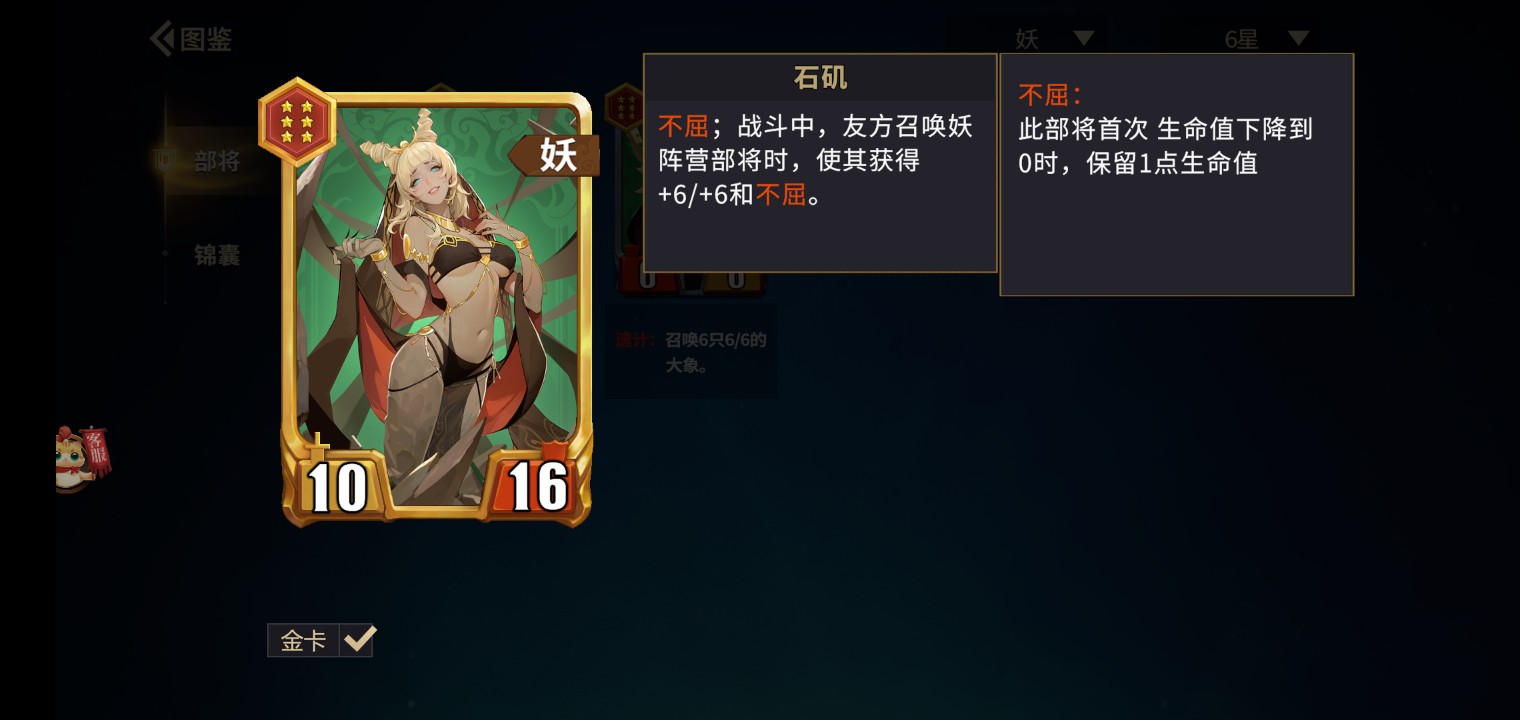The height and width of the screenshot is (720, 1520).
Task: Click the star badge of the partially hidden card
Action: [x=624, y=110]
